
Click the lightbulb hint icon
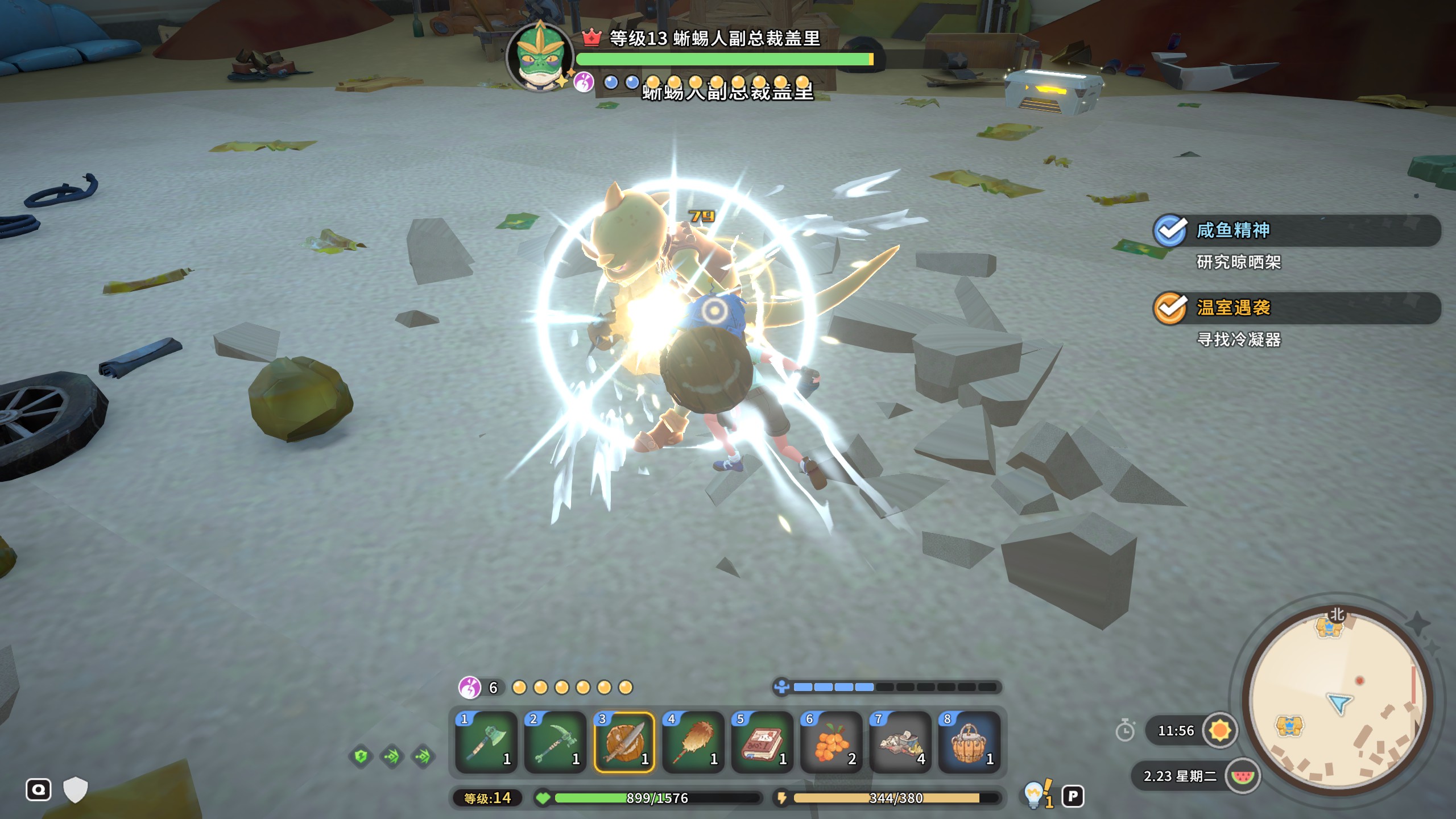1033,794
